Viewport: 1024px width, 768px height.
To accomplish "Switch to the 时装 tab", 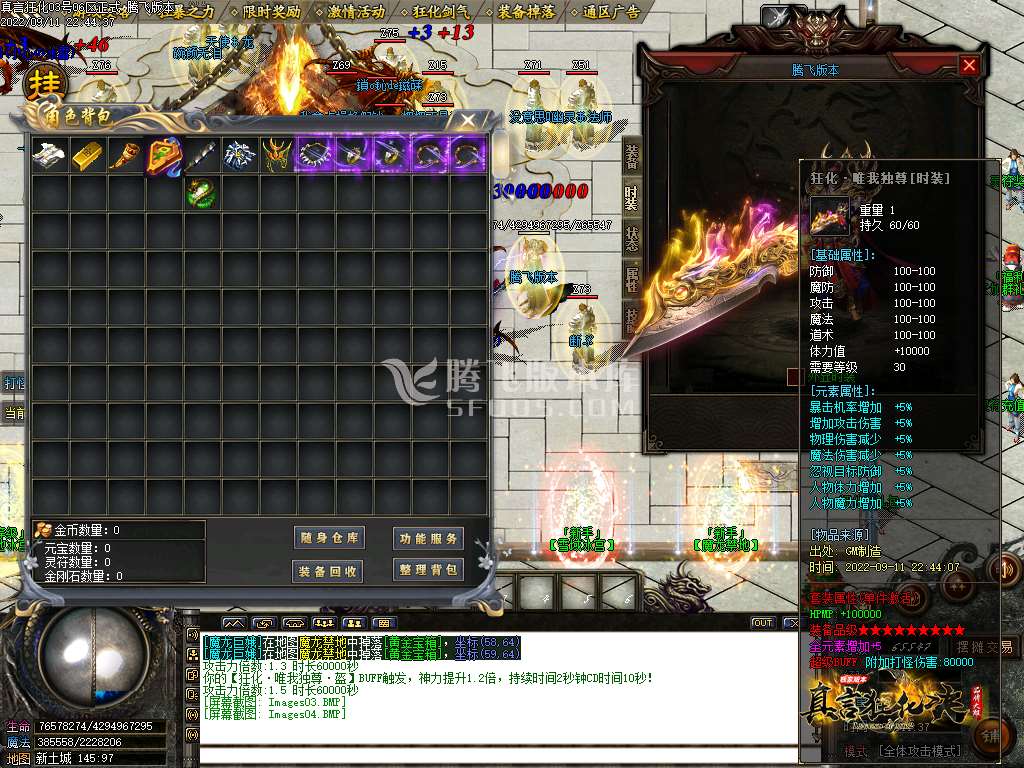I will 632,197.
